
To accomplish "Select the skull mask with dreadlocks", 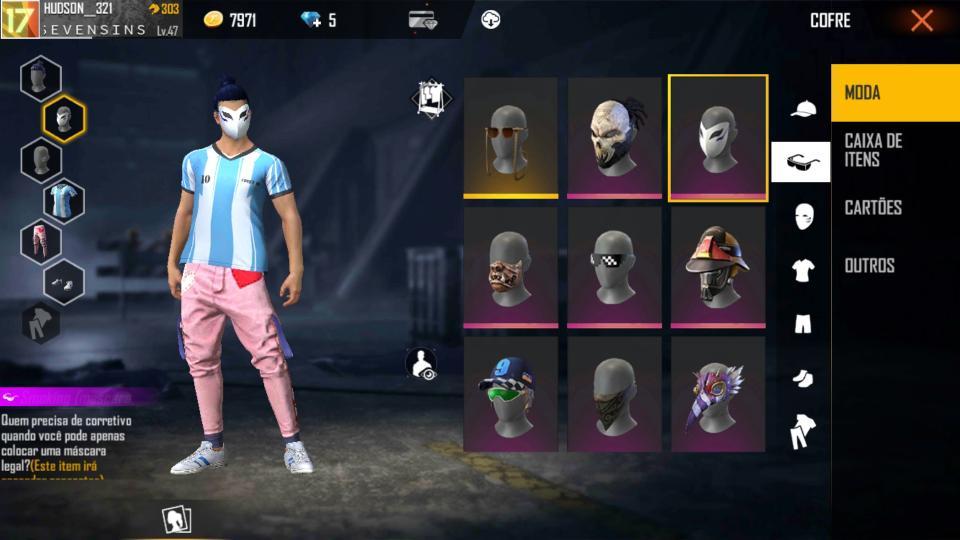I will tap(614, 138).
